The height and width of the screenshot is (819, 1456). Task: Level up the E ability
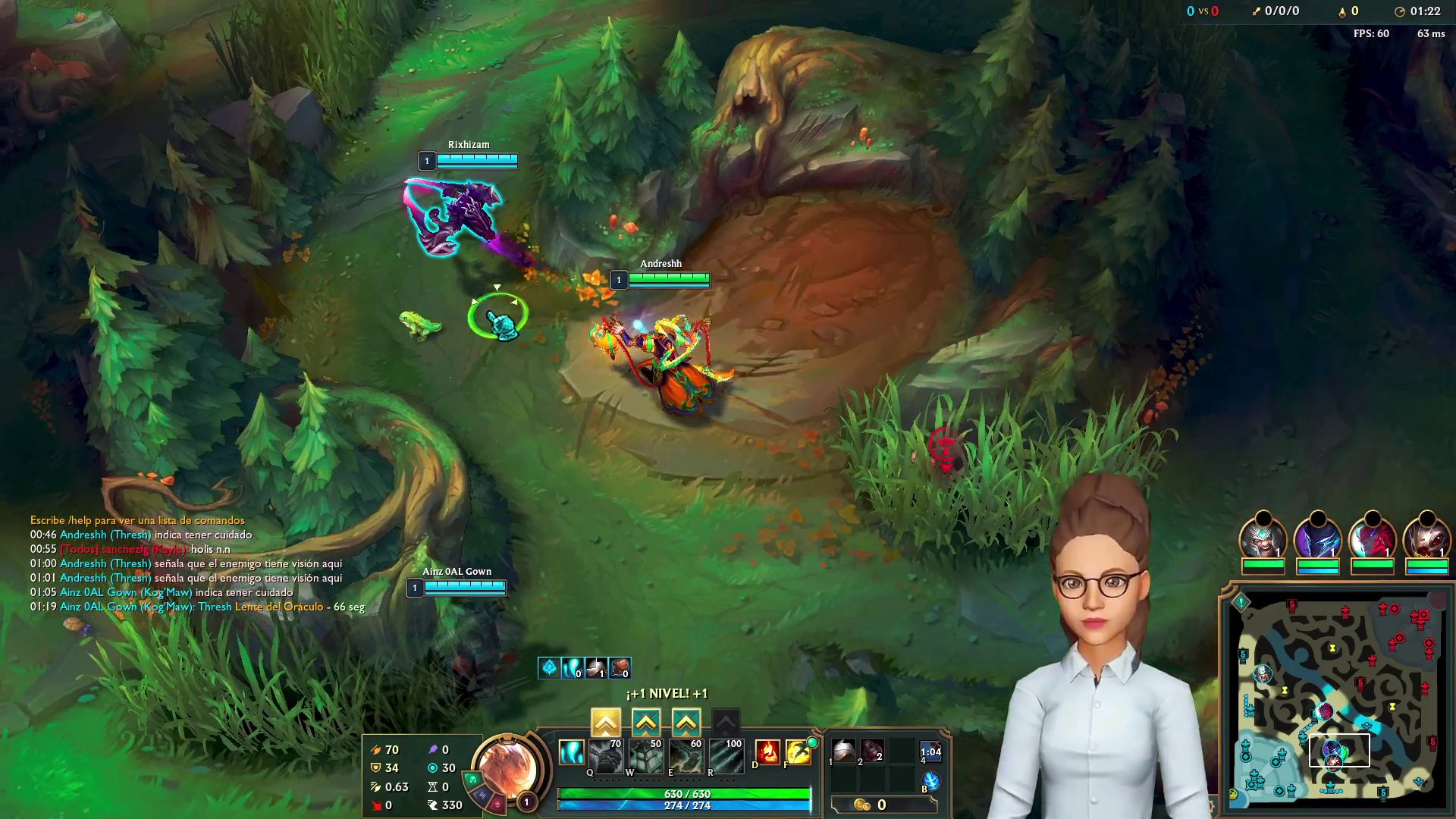686,722
